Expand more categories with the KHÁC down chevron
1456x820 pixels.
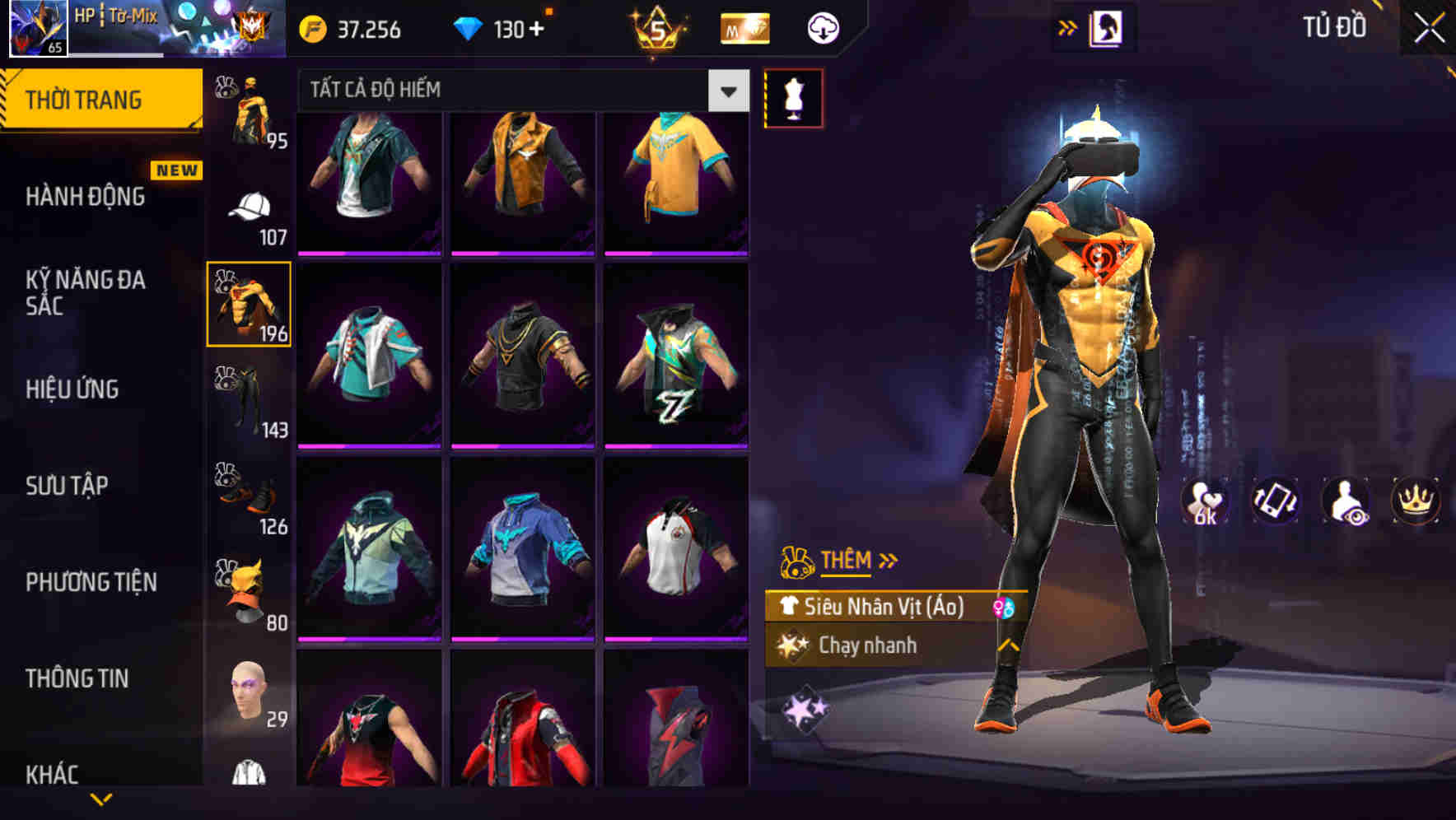click(x=101, y=799)
